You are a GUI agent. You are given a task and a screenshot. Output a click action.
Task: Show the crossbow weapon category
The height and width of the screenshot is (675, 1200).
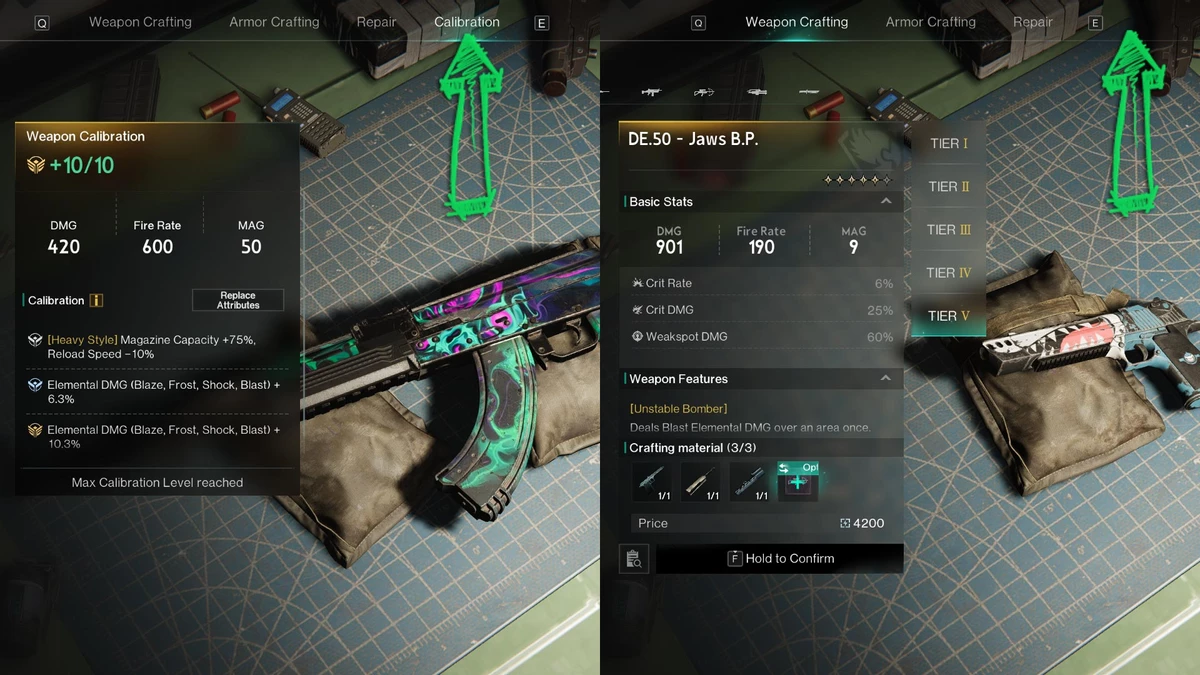pyautogui.click(x=704, y=92)
